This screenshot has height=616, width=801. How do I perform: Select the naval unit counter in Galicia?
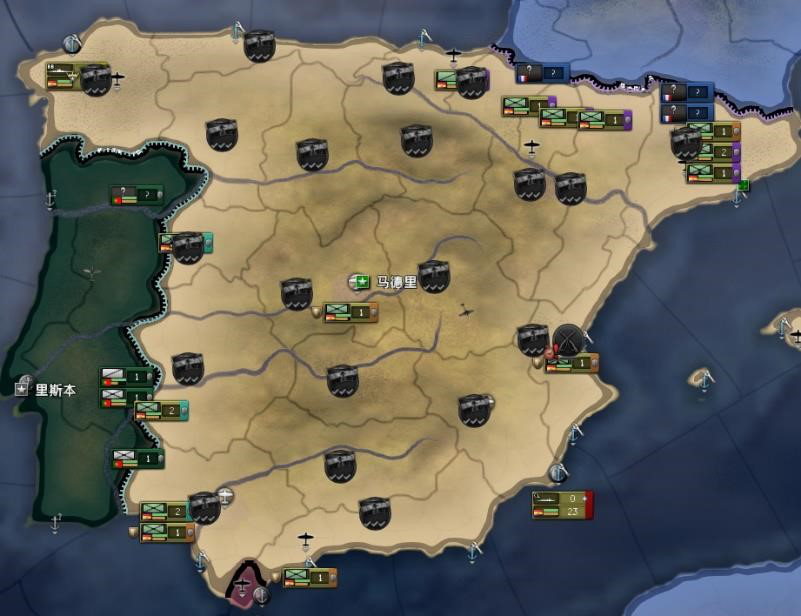coord(64,76)
